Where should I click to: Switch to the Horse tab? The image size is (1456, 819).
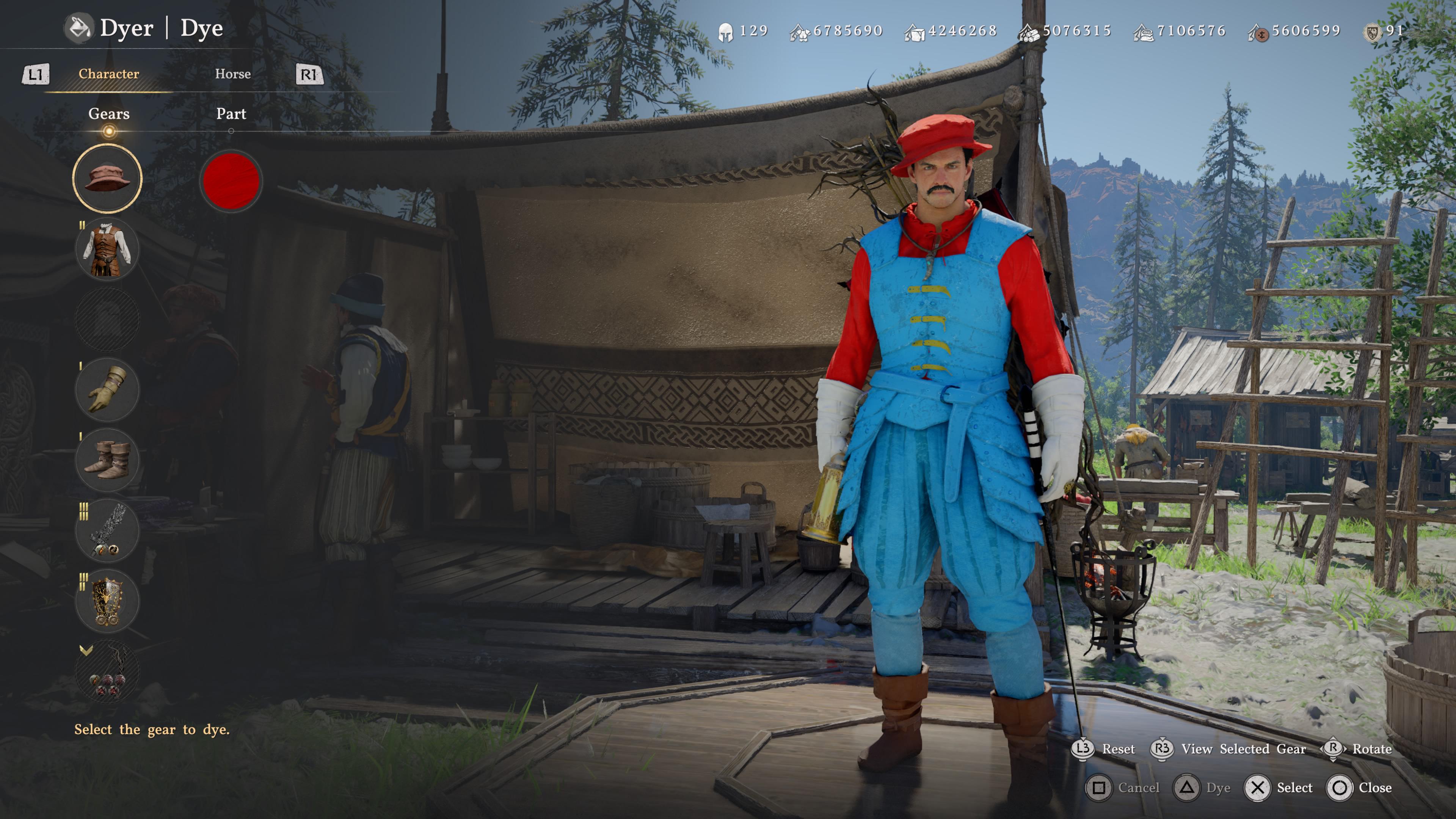233,74
